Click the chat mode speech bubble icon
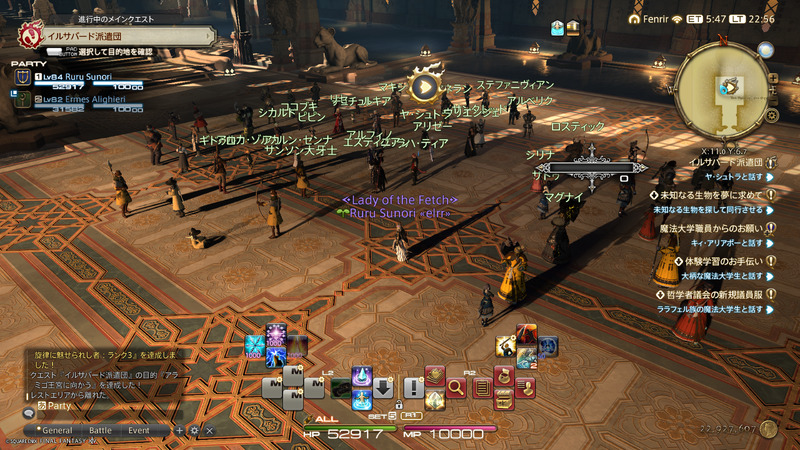 click(28, 412)
